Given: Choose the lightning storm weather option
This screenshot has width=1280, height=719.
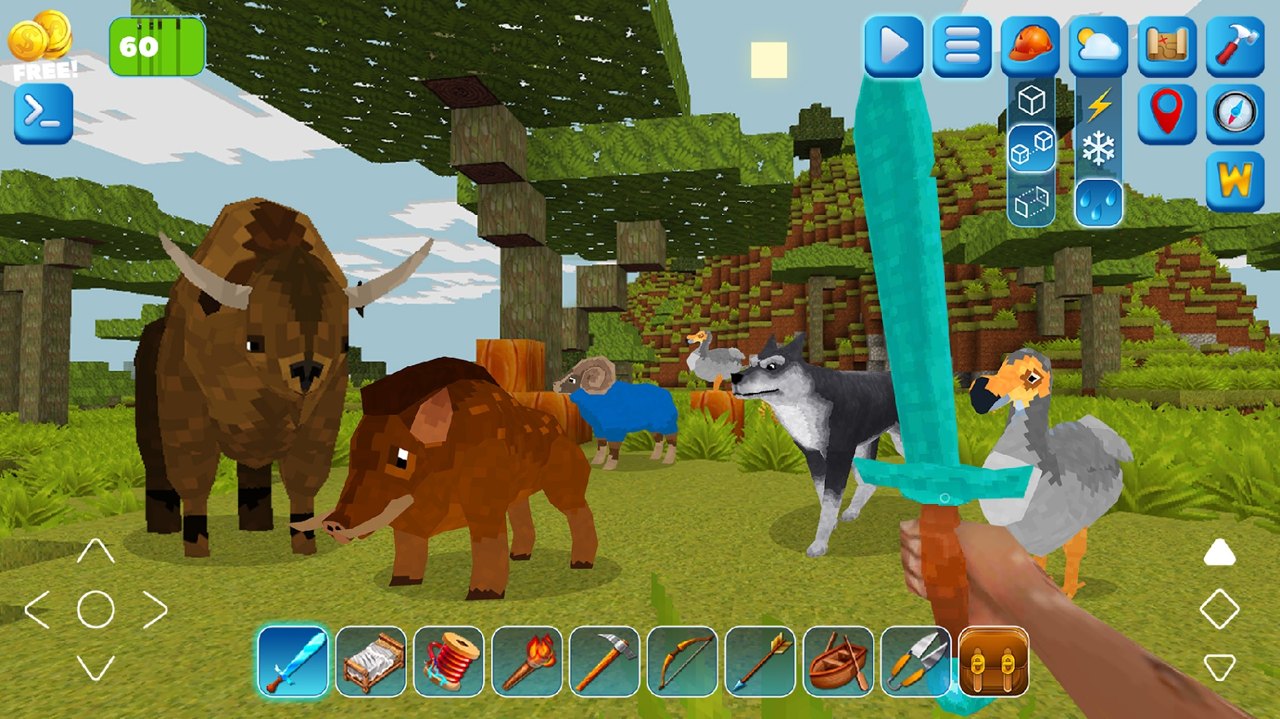Looking at the screenshot, I should (x=1099, y=104).
